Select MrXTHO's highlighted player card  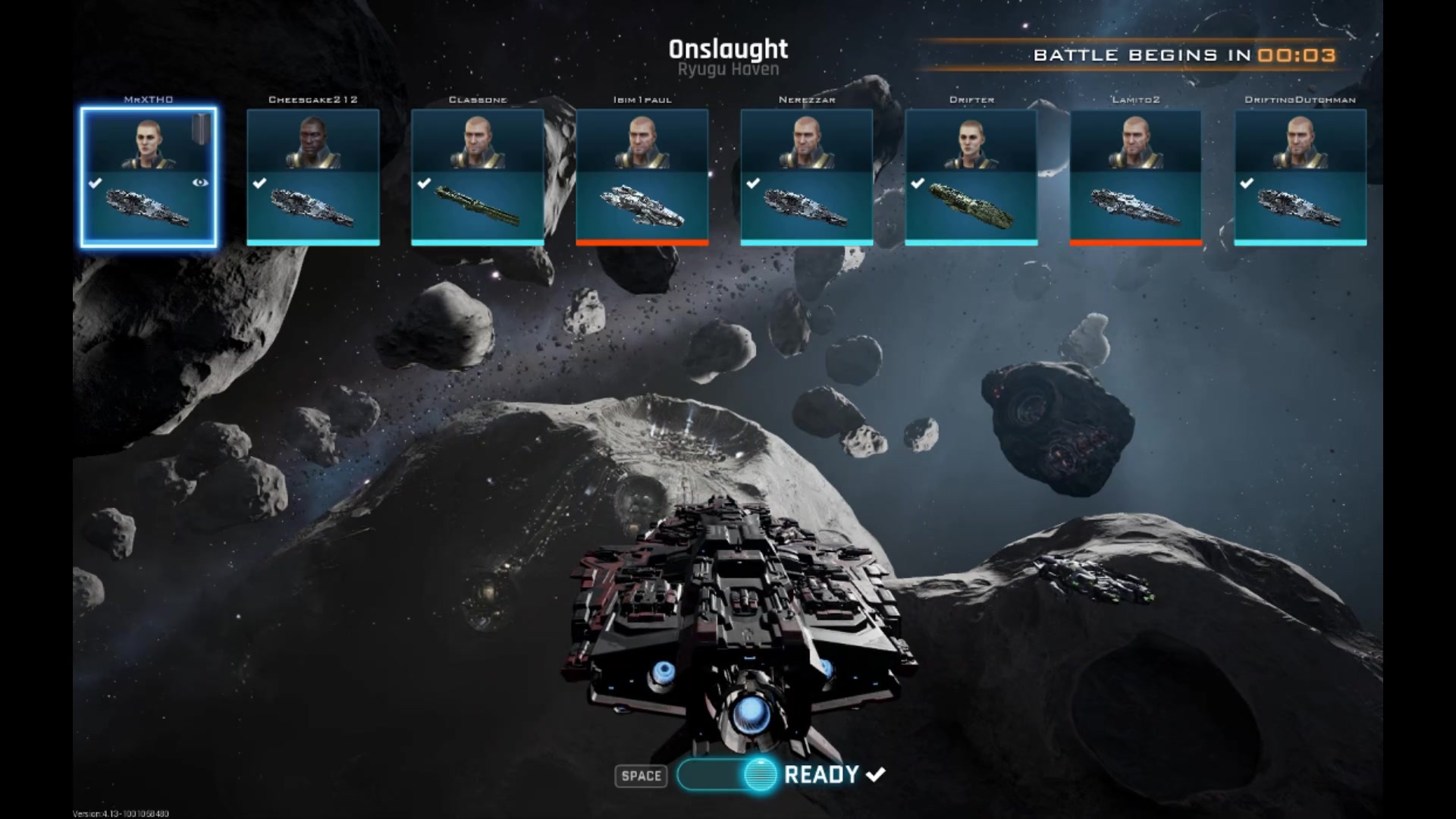[149, 178]
